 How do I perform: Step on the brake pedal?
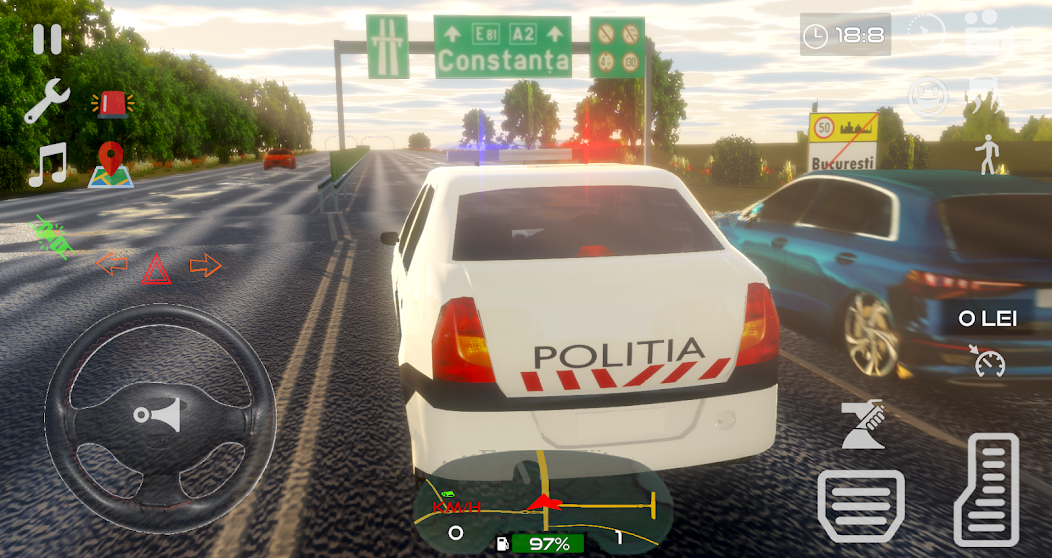[x=861, y=506]
